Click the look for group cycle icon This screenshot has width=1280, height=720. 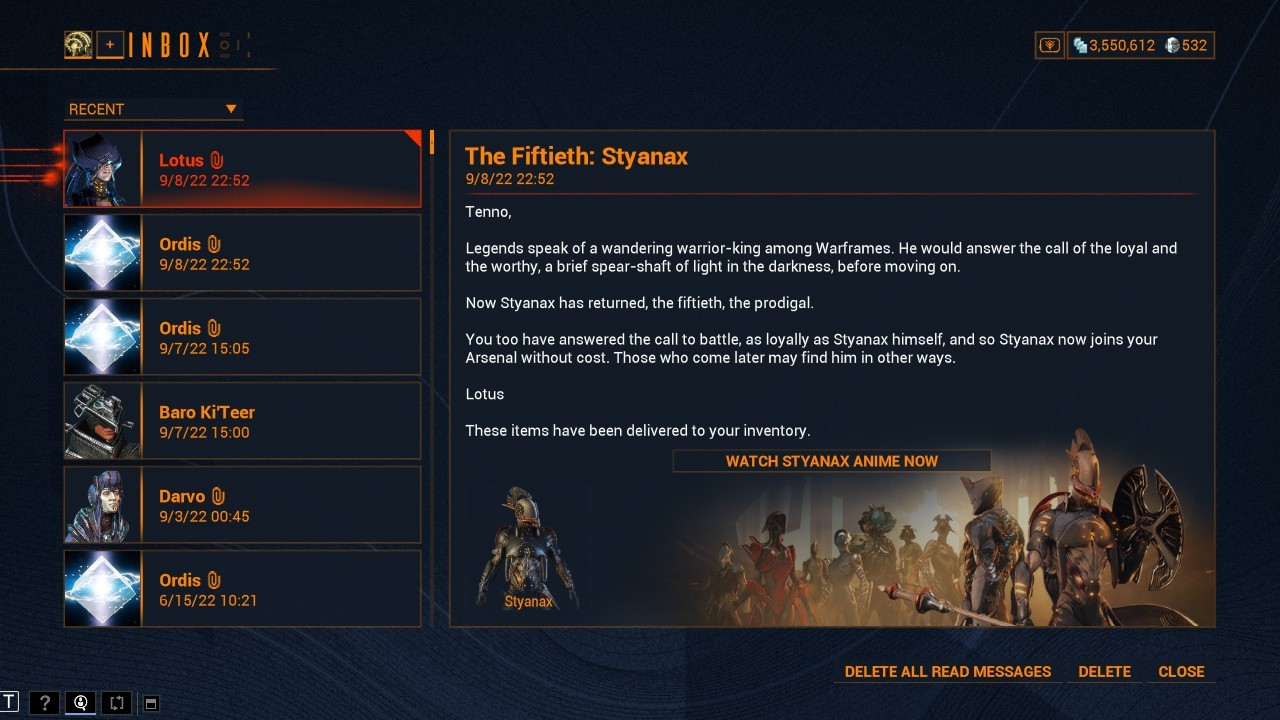click(x=117, y=702)
